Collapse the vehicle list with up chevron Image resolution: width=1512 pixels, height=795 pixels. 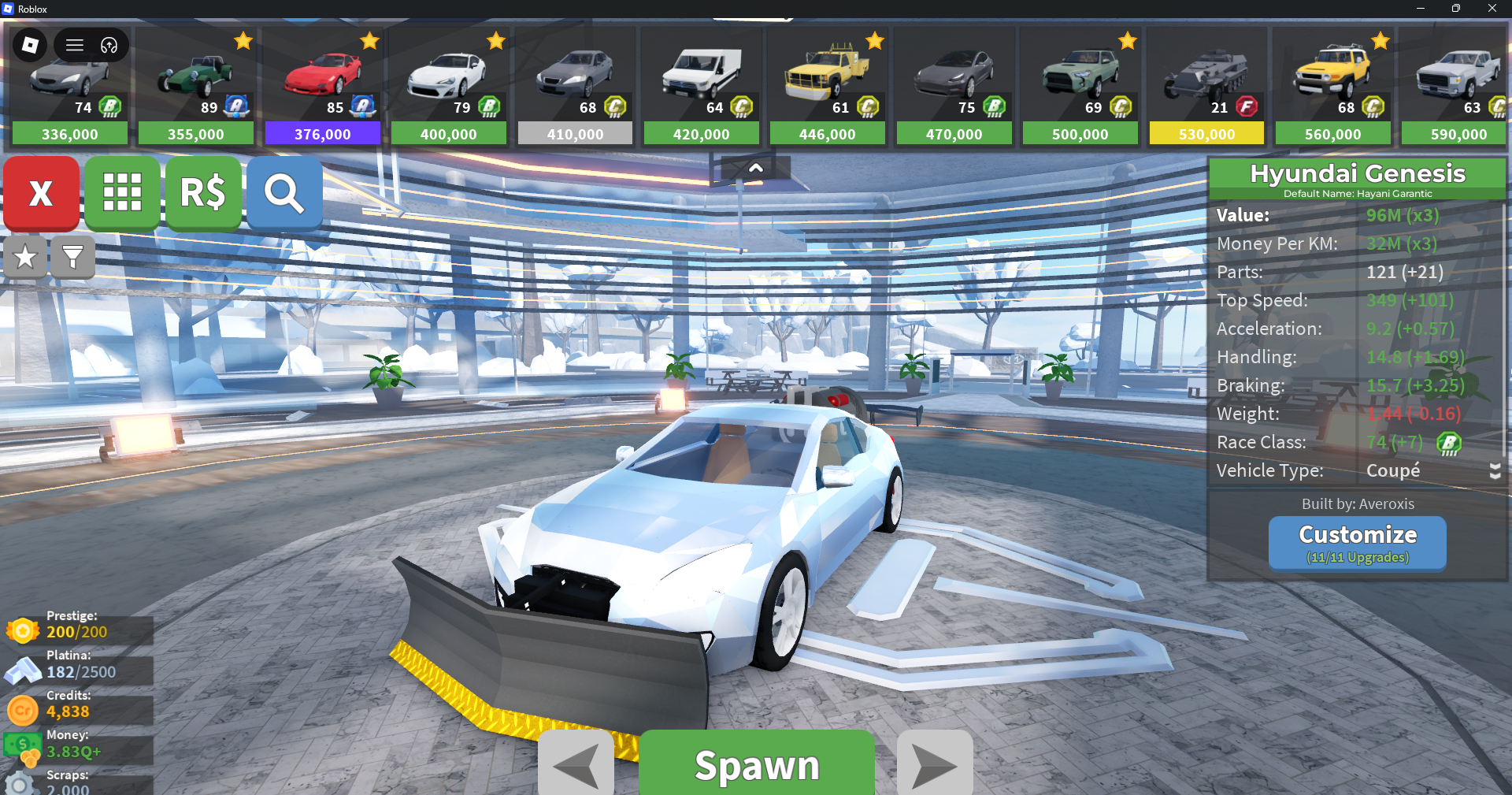[x=755, y=168]
